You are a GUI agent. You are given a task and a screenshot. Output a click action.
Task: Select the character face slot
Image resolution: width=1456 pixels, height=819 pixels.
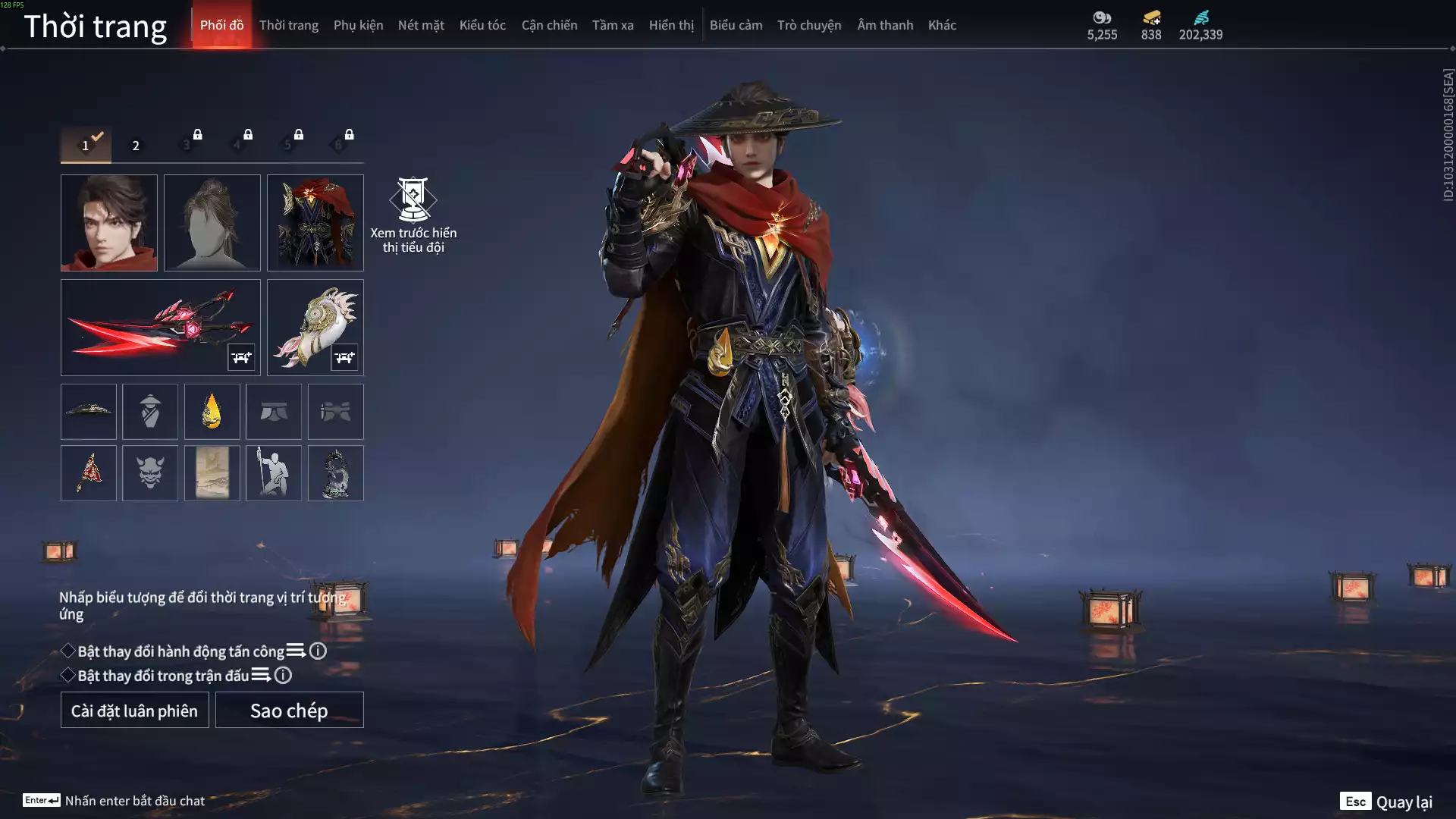click(109, 223)
